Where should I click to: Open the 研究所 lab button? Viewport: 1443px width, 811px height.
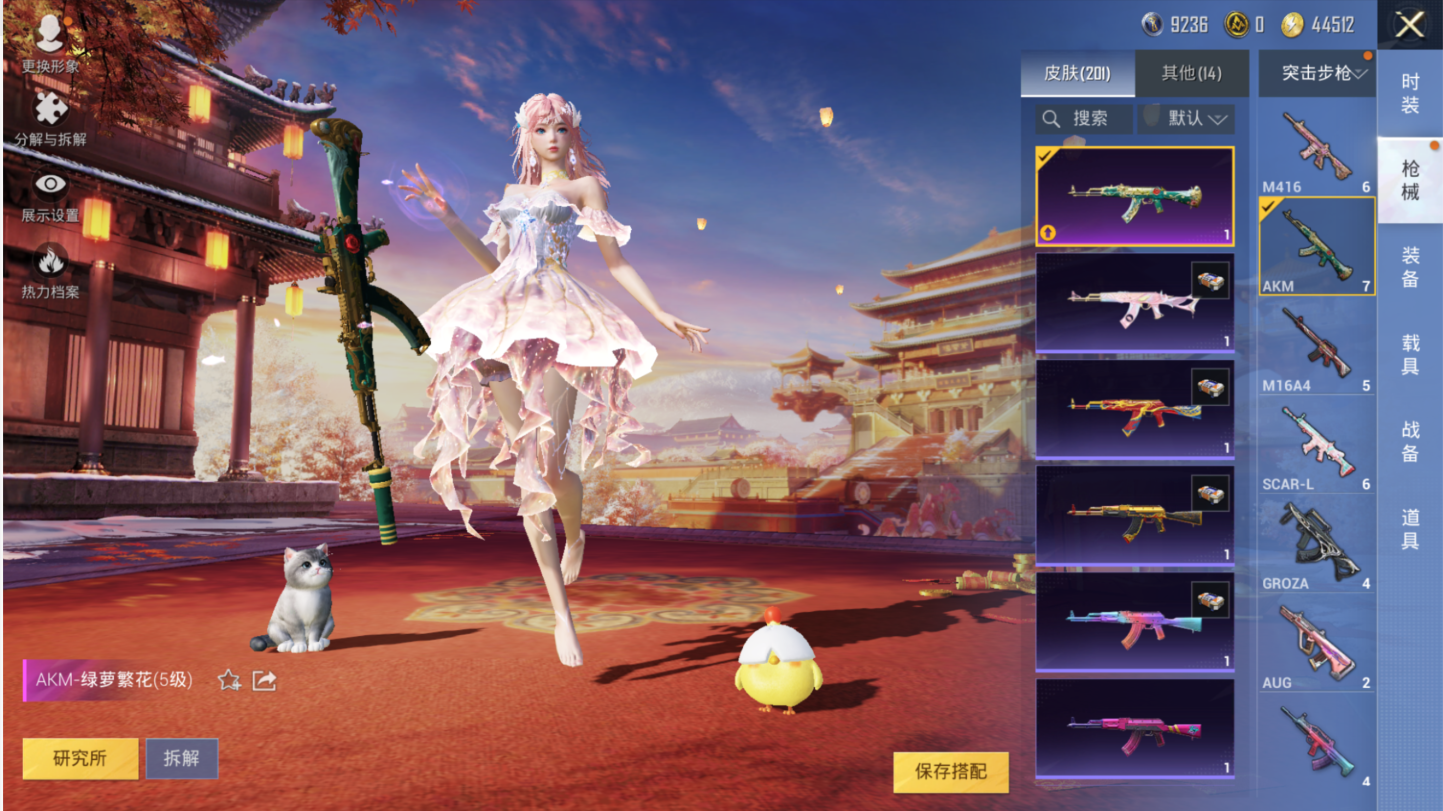[x=80, y=759]
